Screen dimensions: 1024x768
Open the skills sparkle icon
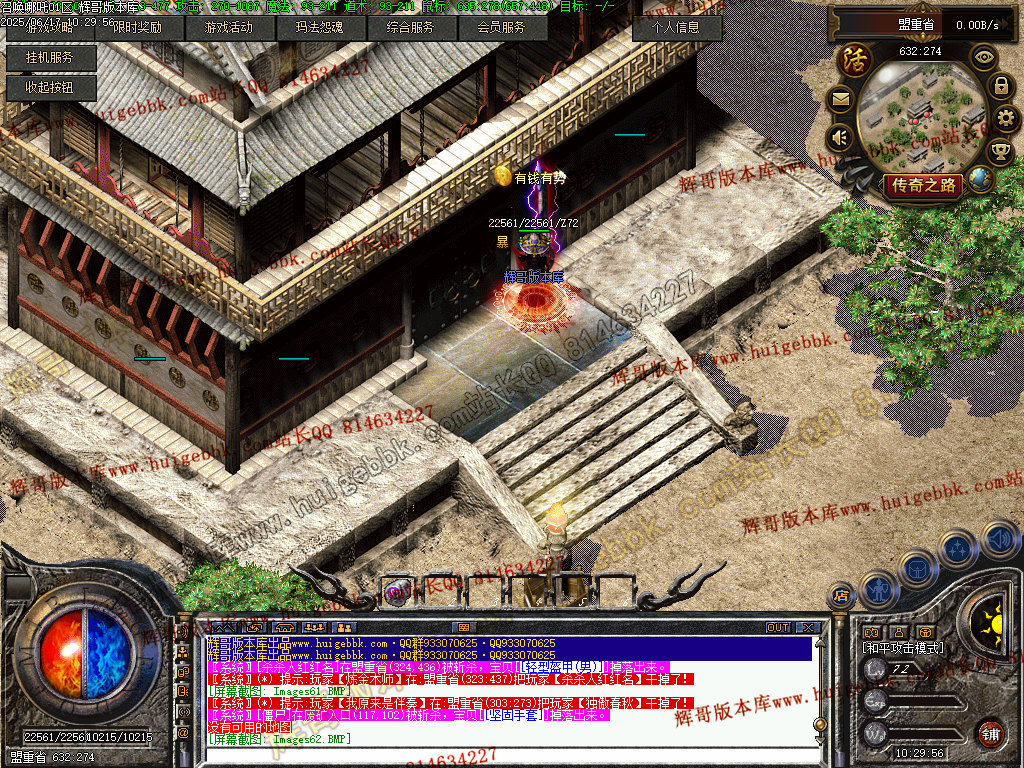pos(958,549)
